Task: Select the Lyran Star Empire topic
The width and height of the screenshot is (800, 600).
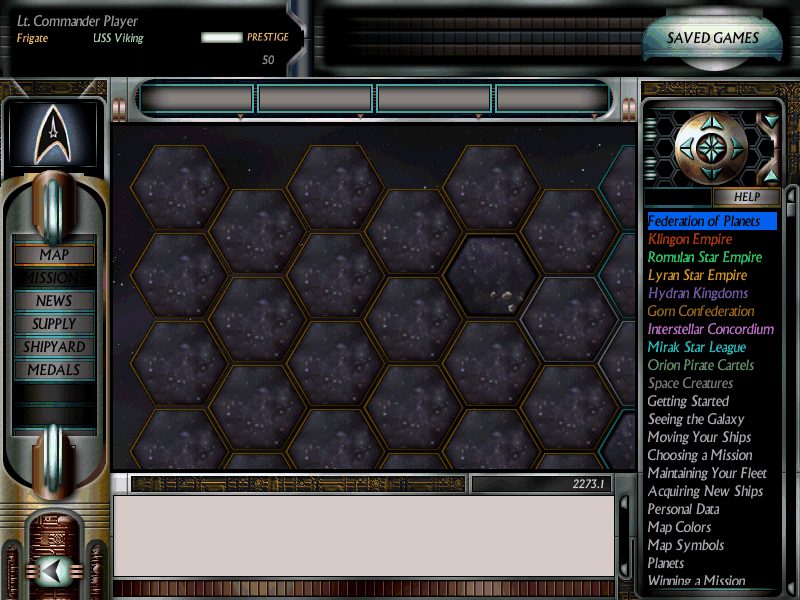Action: (697, 275)
